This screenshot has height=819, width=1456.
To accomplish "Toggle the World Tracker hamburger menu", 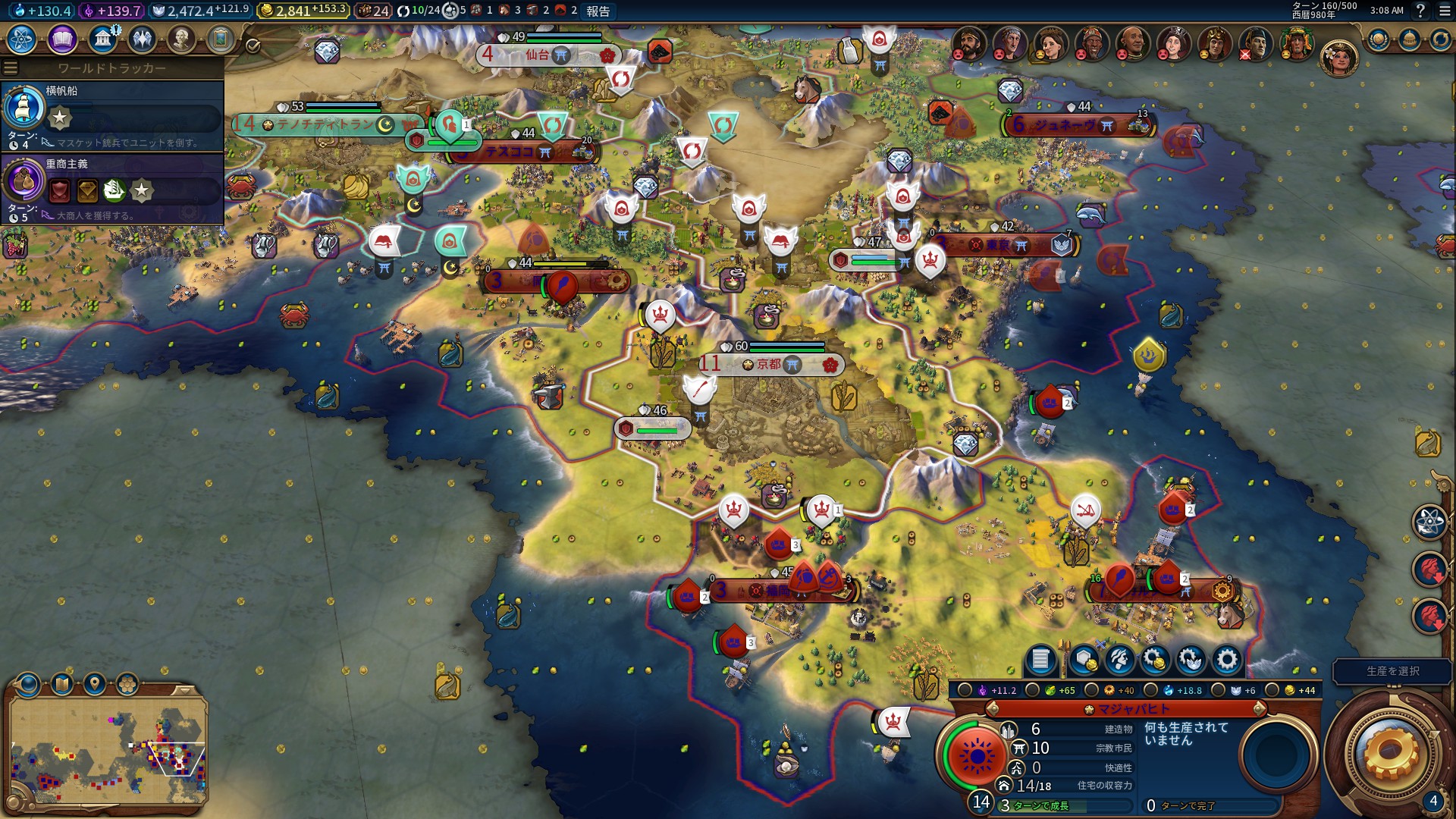I will click(11, 68).
